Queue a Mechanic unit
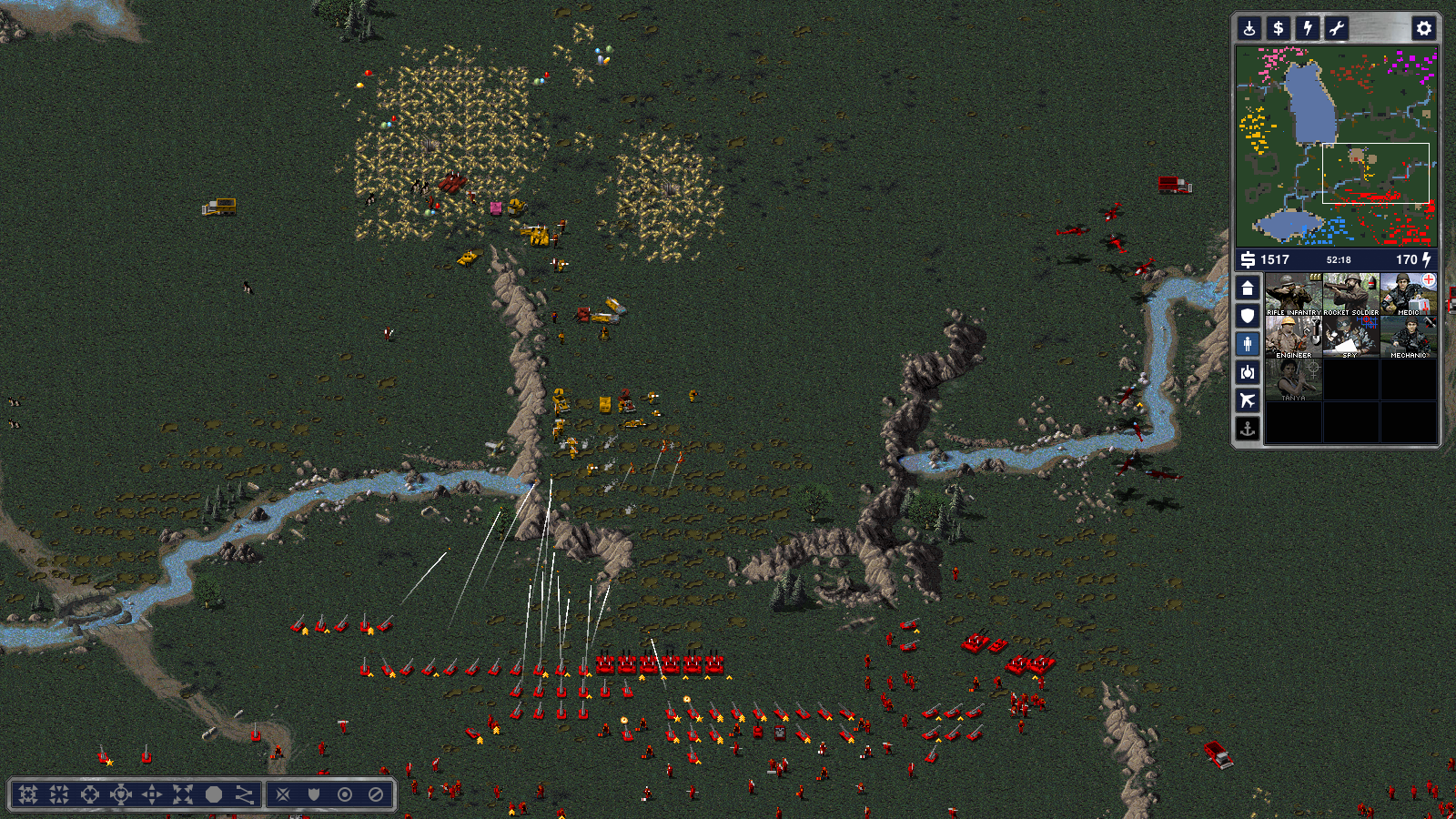The width and height of the screenshot is (1456, 819). pos(1408,337)
